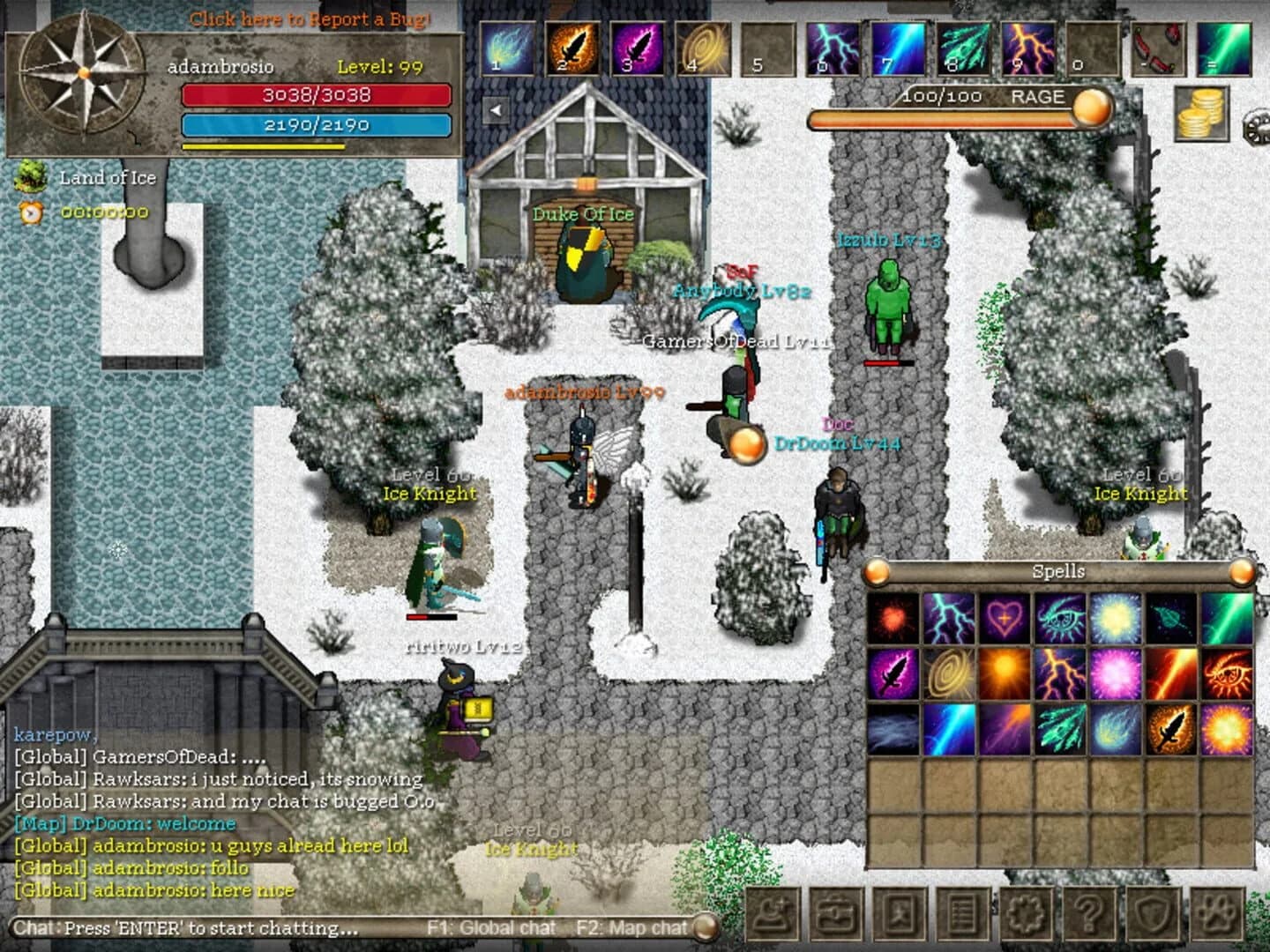1270x952 pixels.
Task: Select hotbar slot 2 with the dark feather spell
Action: coord(574,50)
